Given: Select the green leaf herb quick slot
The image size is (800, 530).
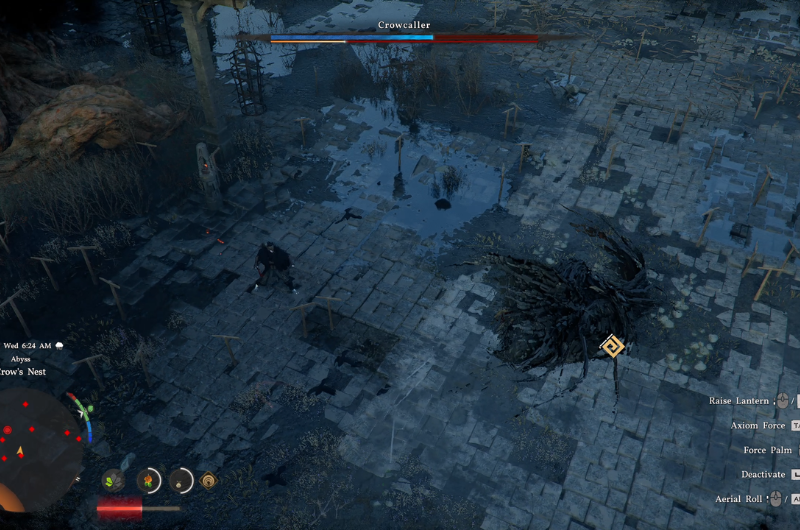Looking at the screenshot, I should (113, 481).
